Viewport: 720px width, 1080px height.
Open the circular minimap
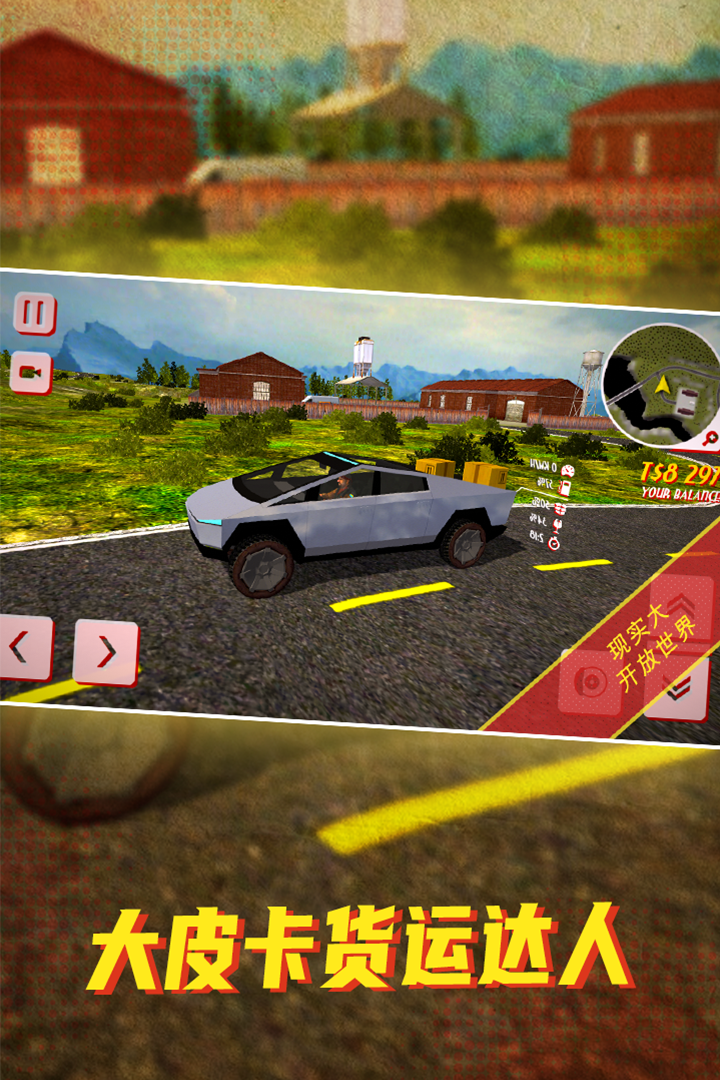[x=663, y=383]
